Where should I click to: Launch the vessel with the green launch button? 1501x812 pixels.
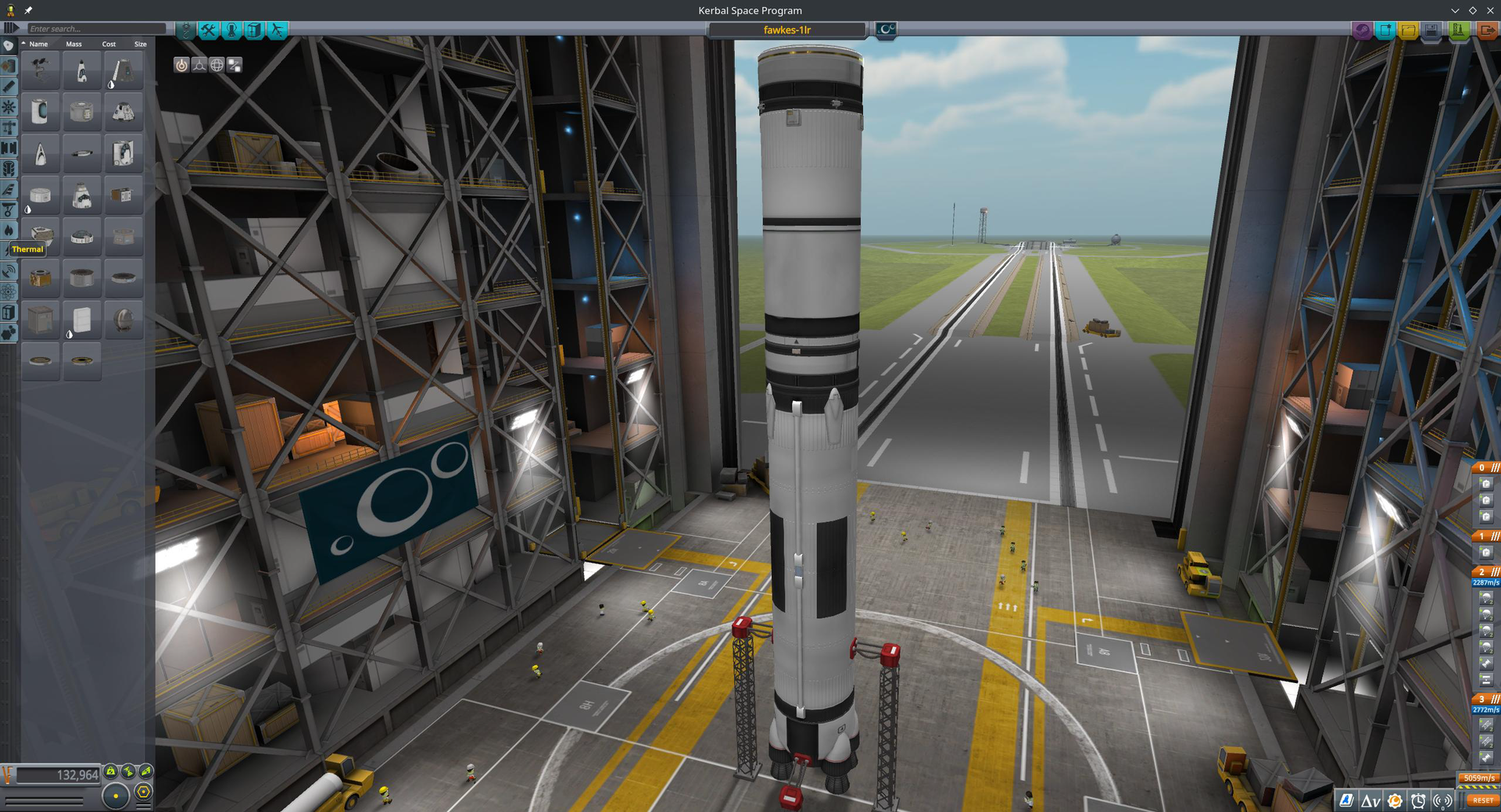pos(1459,30)
